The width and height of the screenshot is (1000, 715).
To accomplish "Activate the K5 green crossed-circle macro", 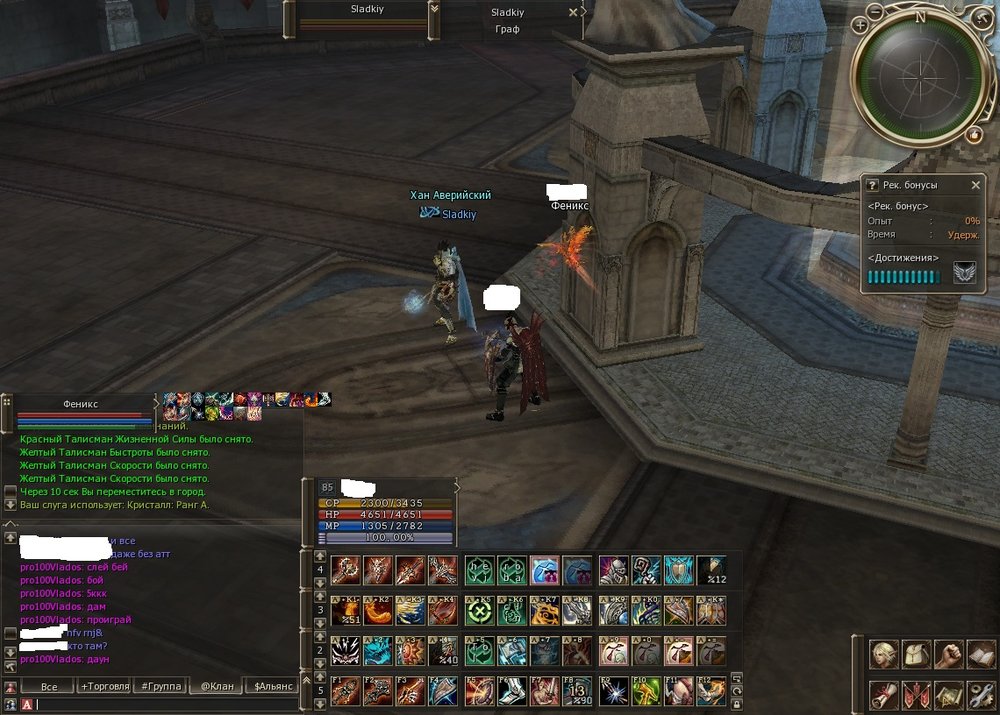I will (478, 610).
